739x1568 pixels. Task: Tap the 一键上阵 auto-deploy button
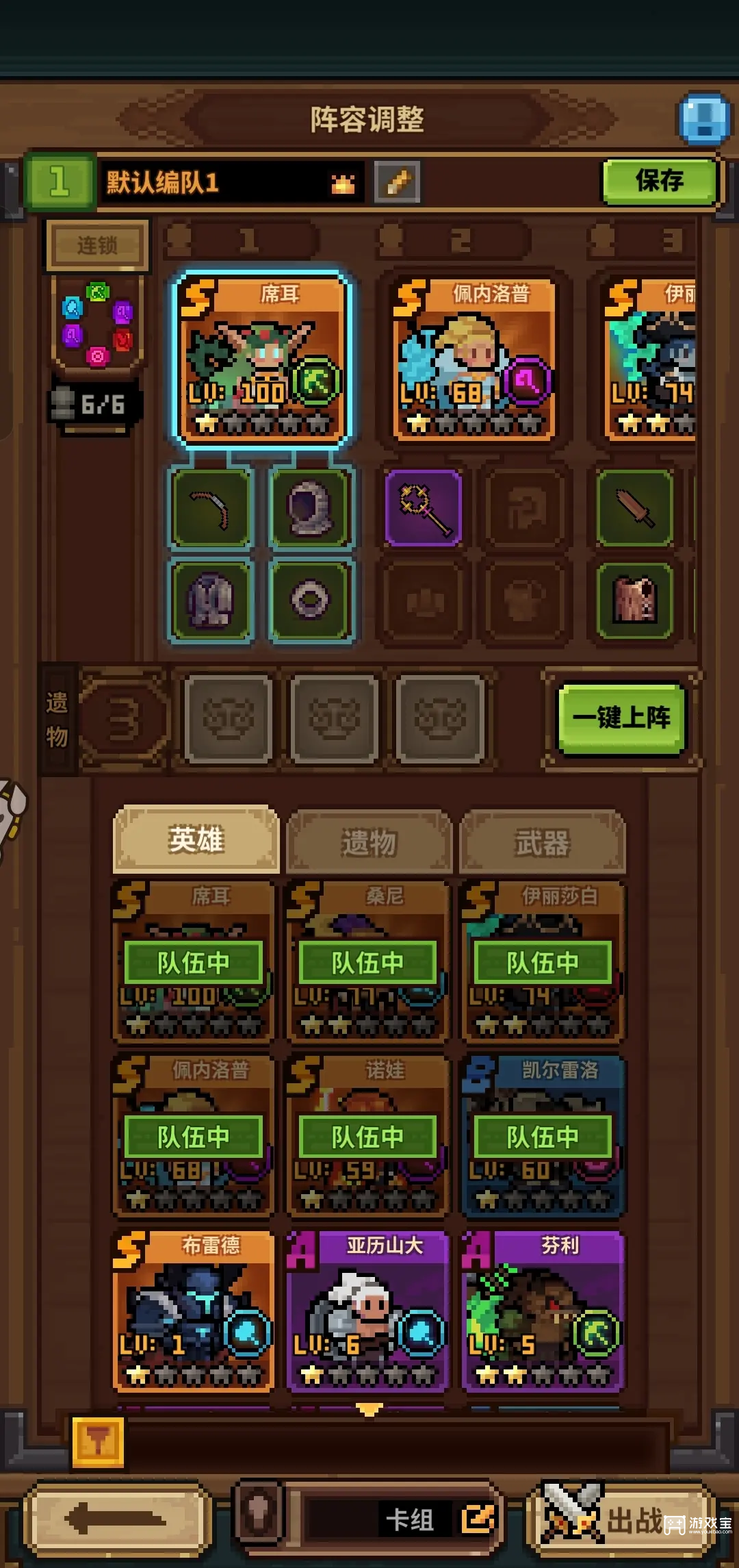[x=621, y=718]
